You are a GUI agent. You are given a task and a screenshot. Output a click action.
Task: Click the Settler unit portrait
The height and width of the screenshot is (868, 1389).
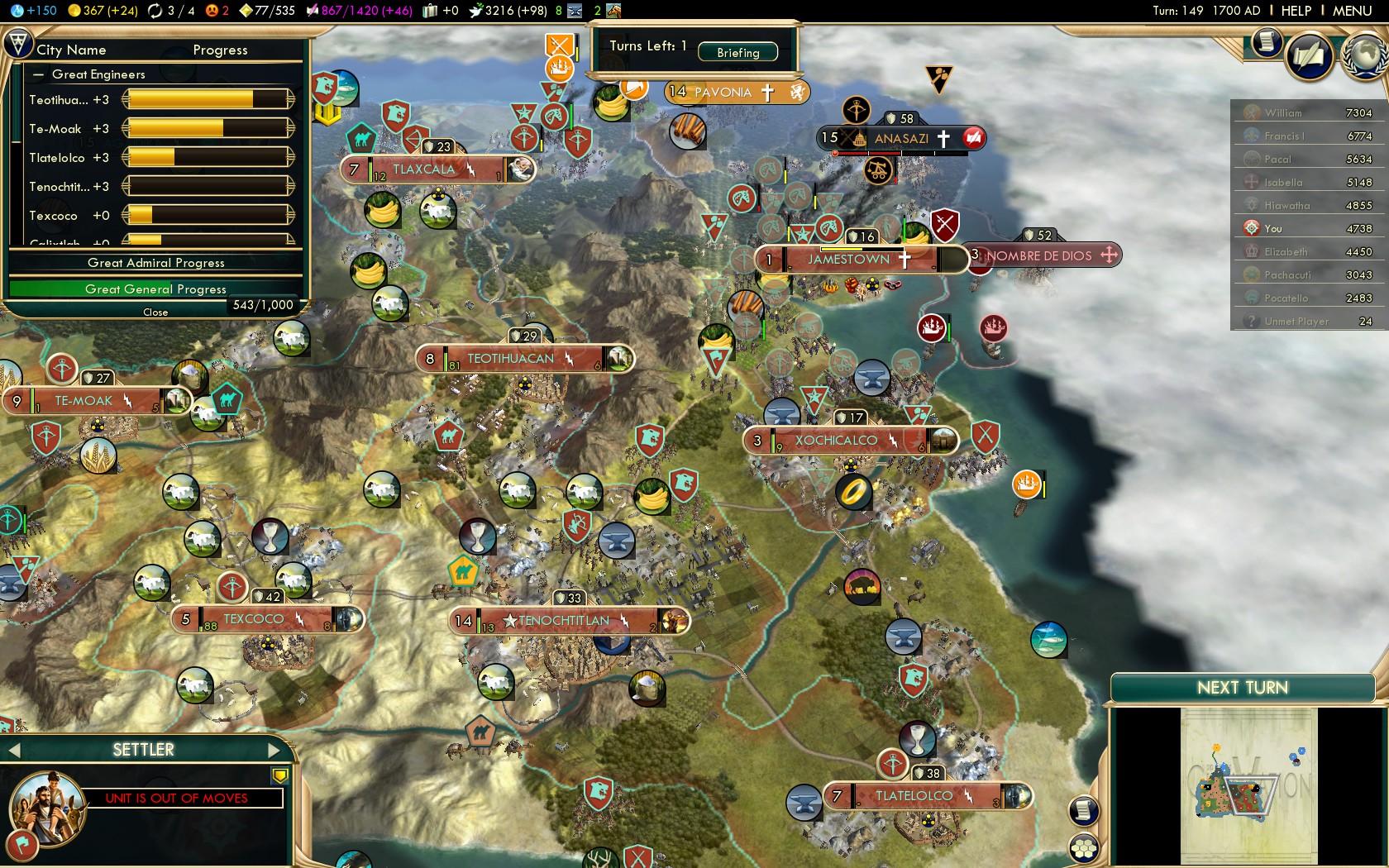coord(47,808)
